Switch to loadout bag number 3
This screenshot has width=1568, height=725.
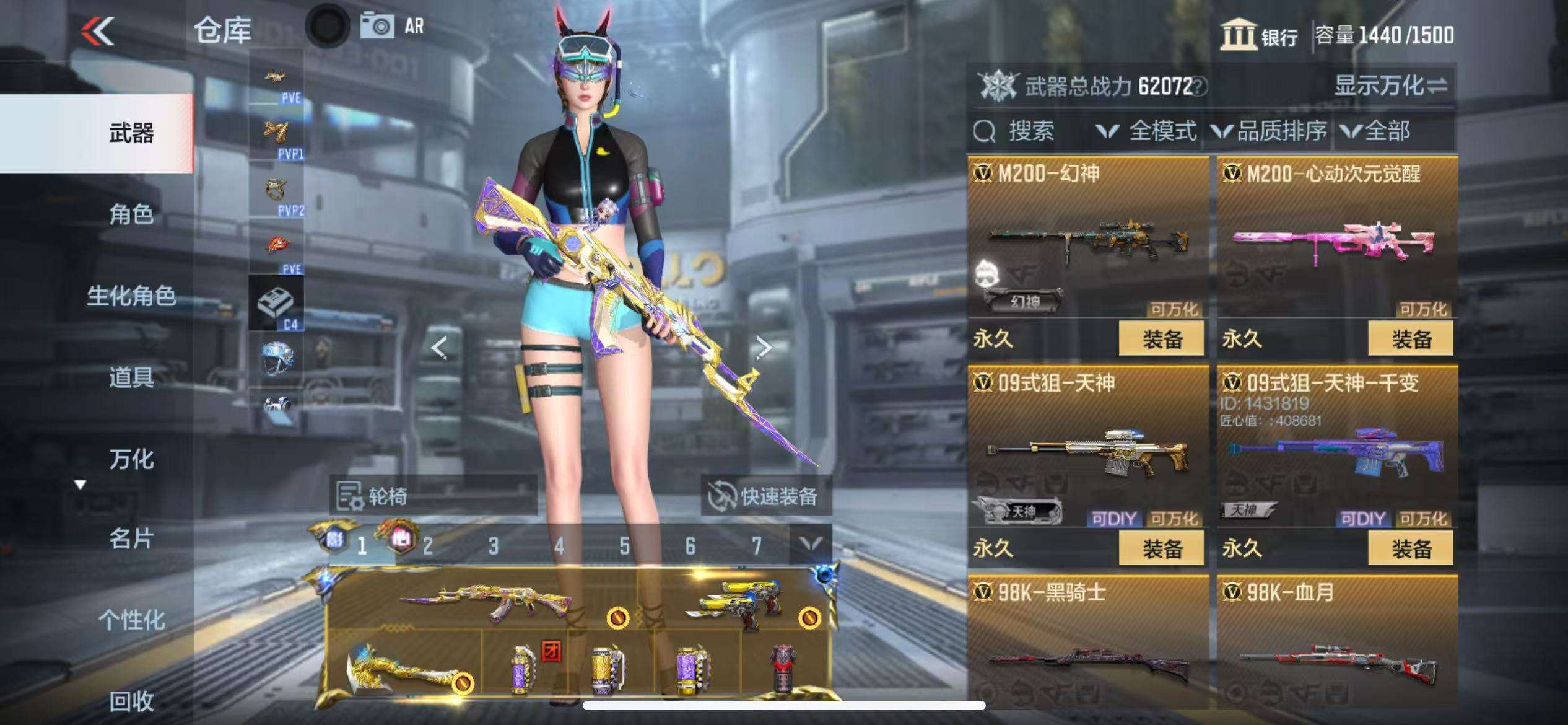click(x=493, y=546)
